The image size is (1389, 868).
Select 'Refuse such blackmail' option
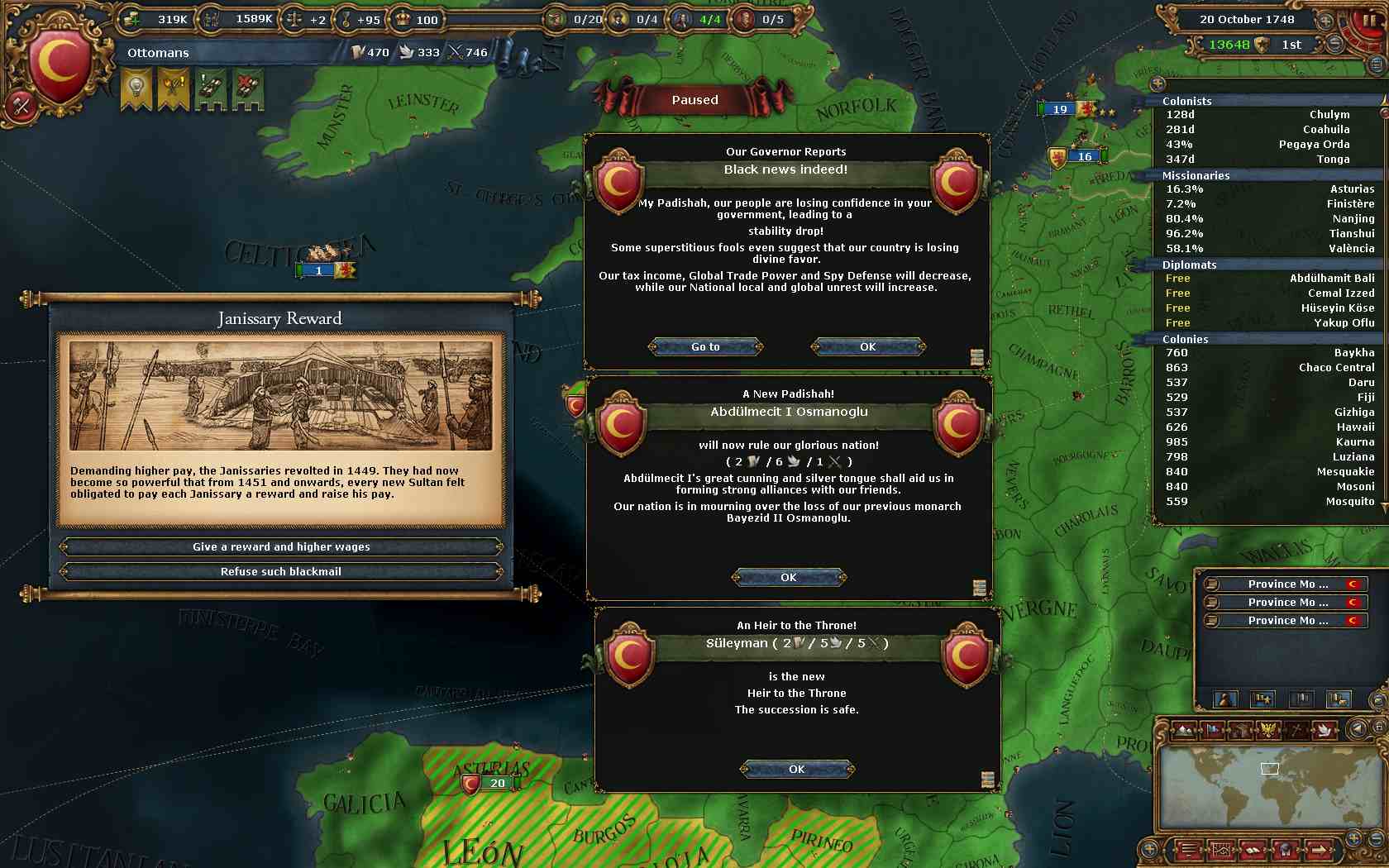(x=281, y=572)
